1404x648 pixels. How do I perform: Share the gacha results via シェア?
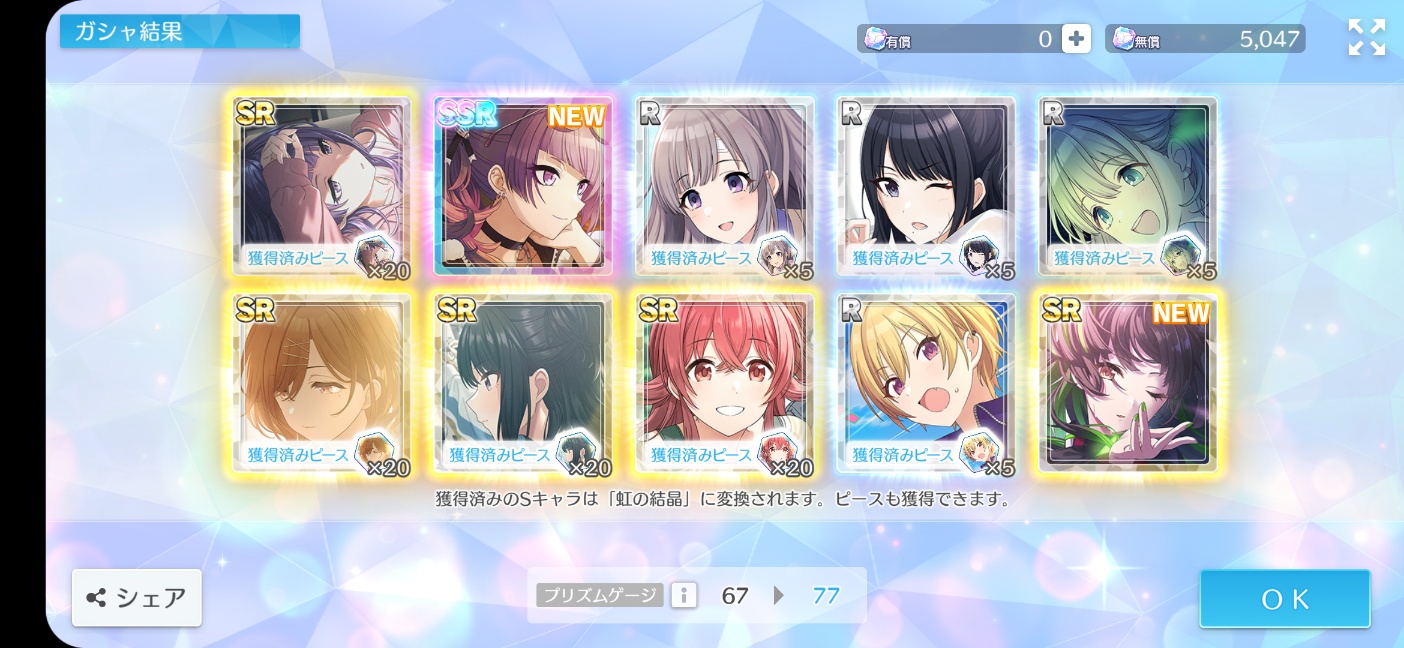[137, 598]
